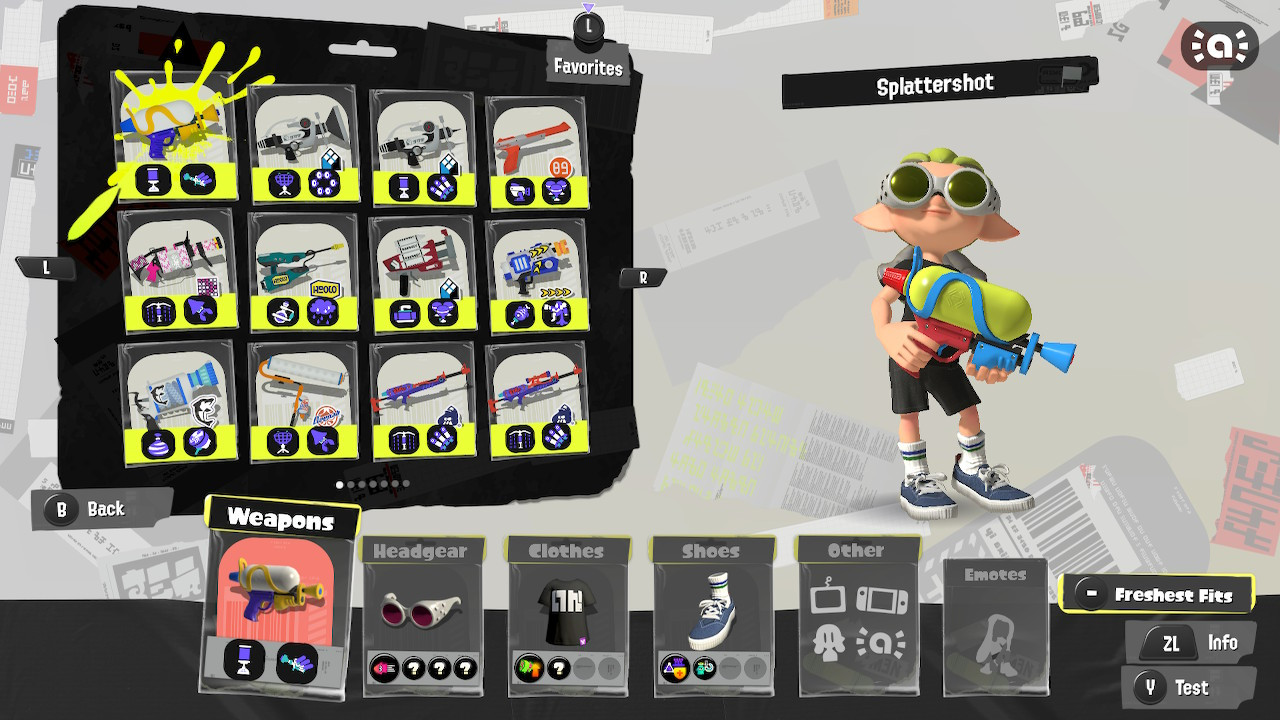Click the ZL Info button
The image size is (1280, 720).
tap(1190, 642)
